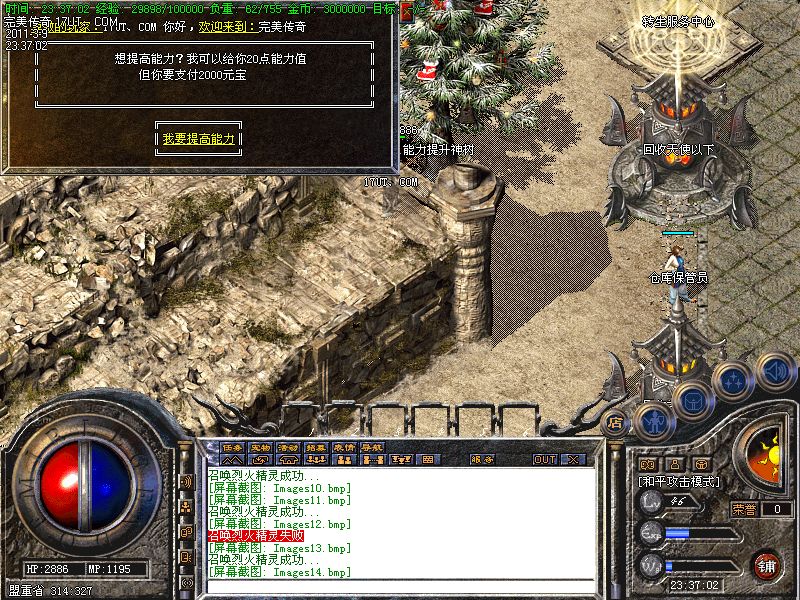800x600 pixels.
Task: Click the OUT logout button
Action: (544, 460)
